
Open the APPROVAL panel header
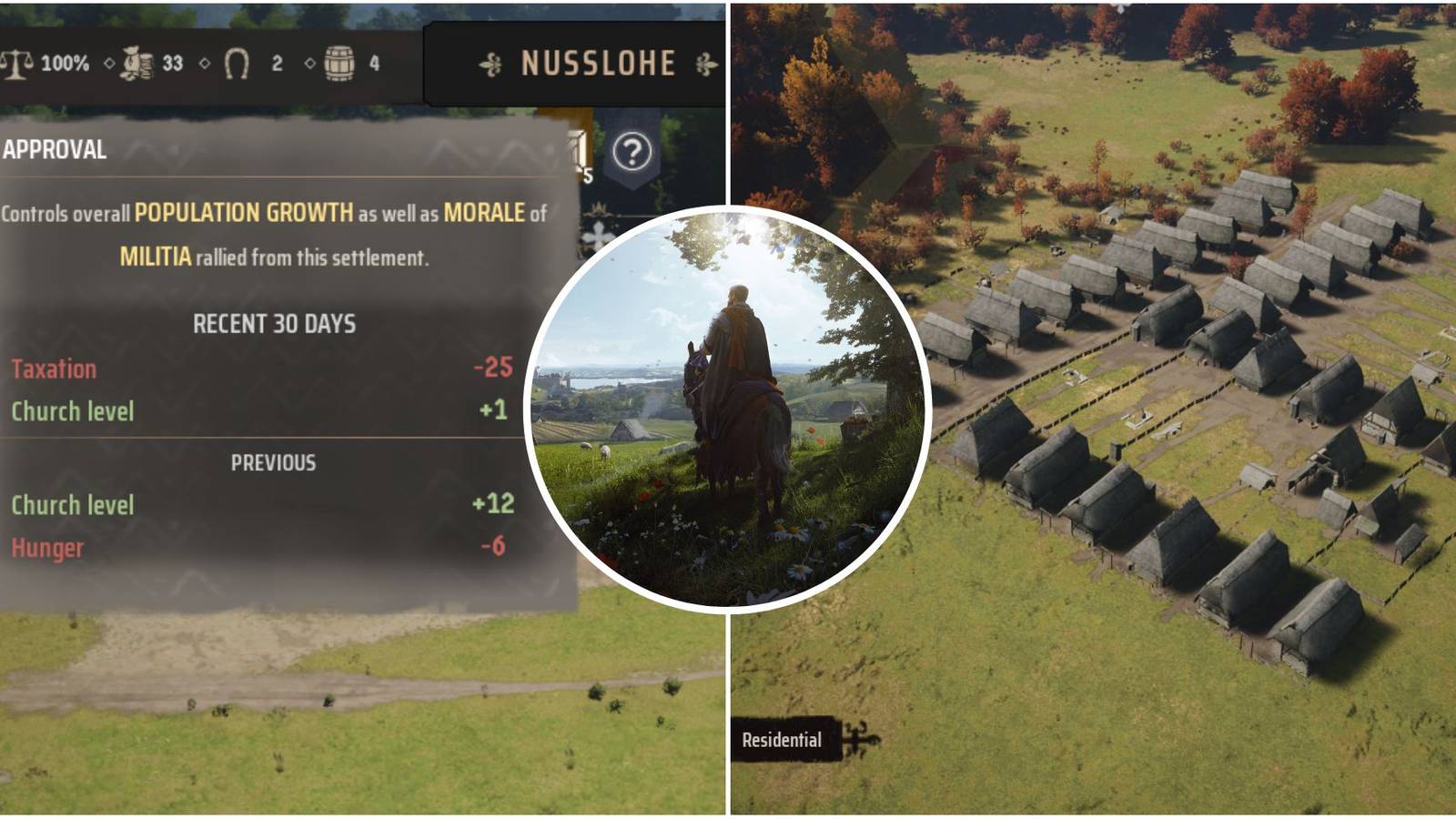point(56,152)
